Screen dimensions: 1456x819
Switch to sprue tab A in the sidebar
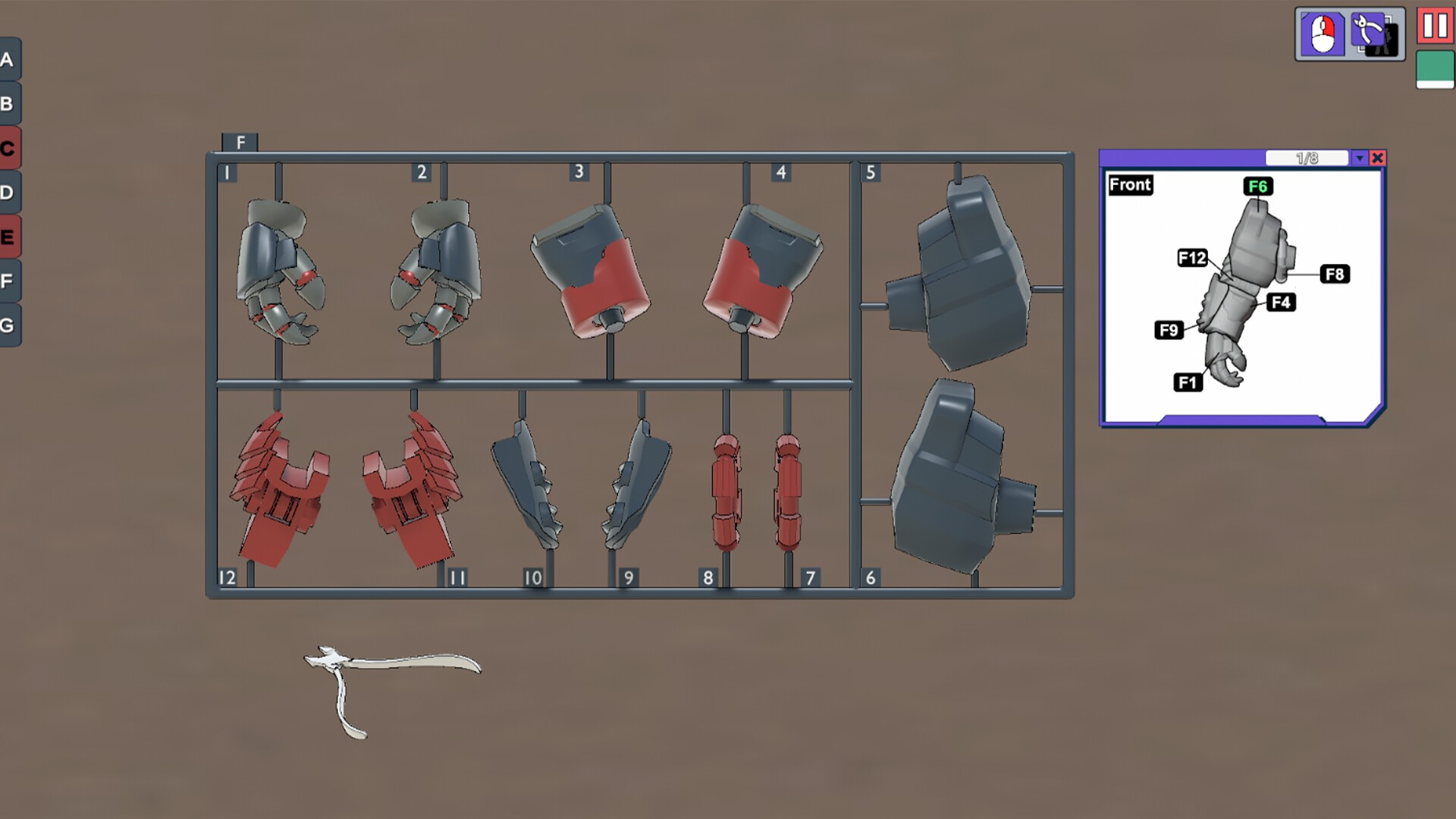click(x=8, y=59)
